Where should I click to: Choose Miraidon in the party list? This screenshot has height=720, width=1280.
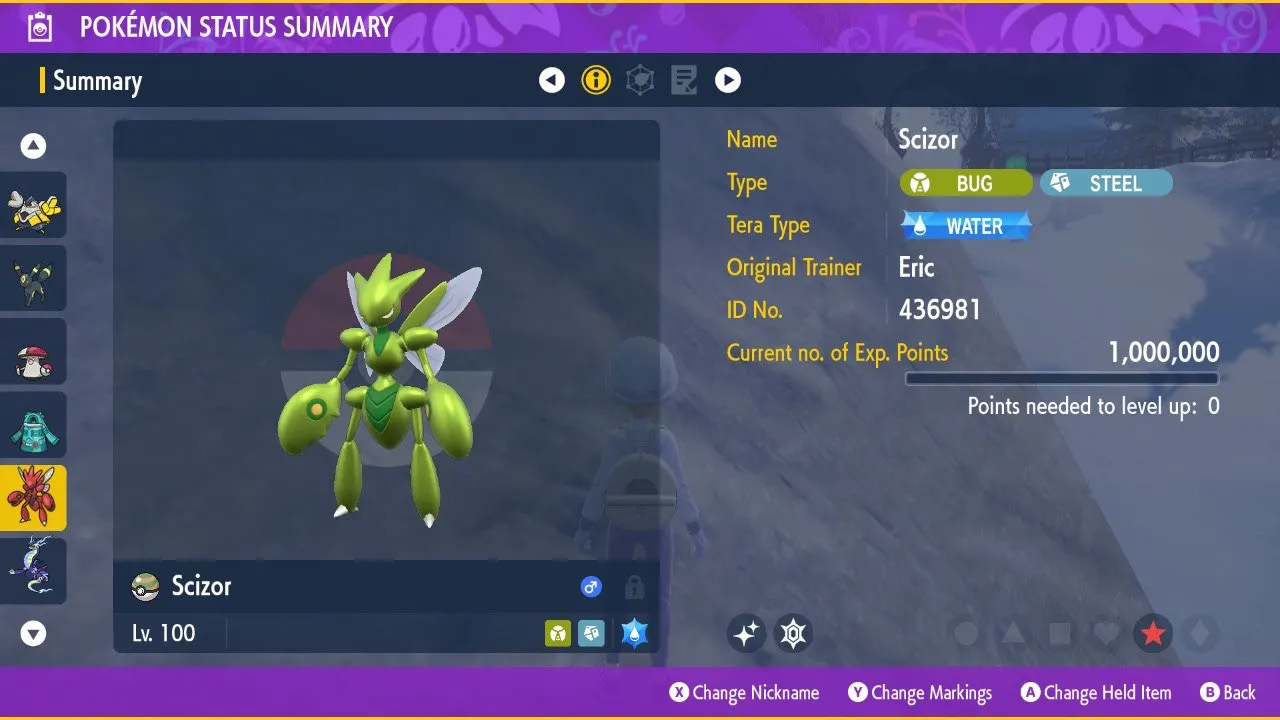point(34,570)
